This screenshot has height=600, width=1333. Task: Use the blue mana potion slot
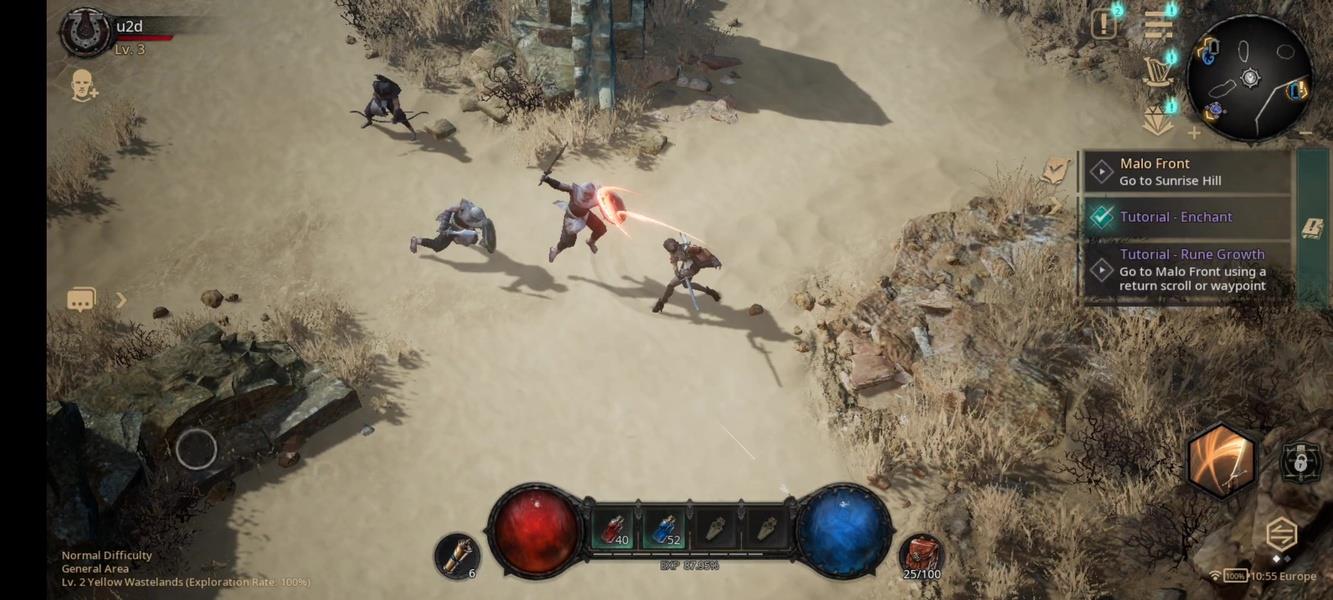[663, 530]
